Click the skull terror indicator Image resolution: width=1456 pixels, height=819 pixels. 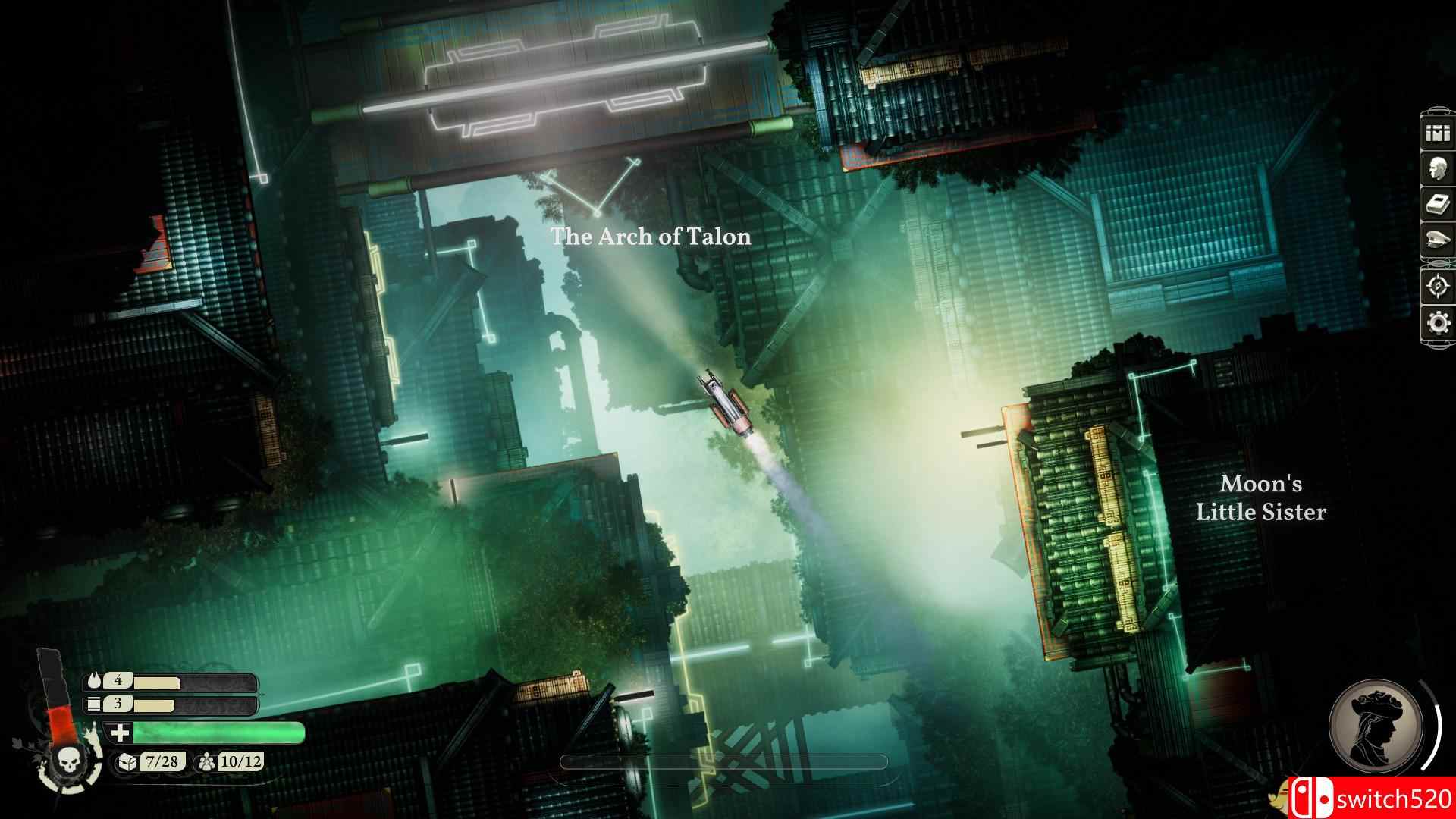tap(69, 763)
